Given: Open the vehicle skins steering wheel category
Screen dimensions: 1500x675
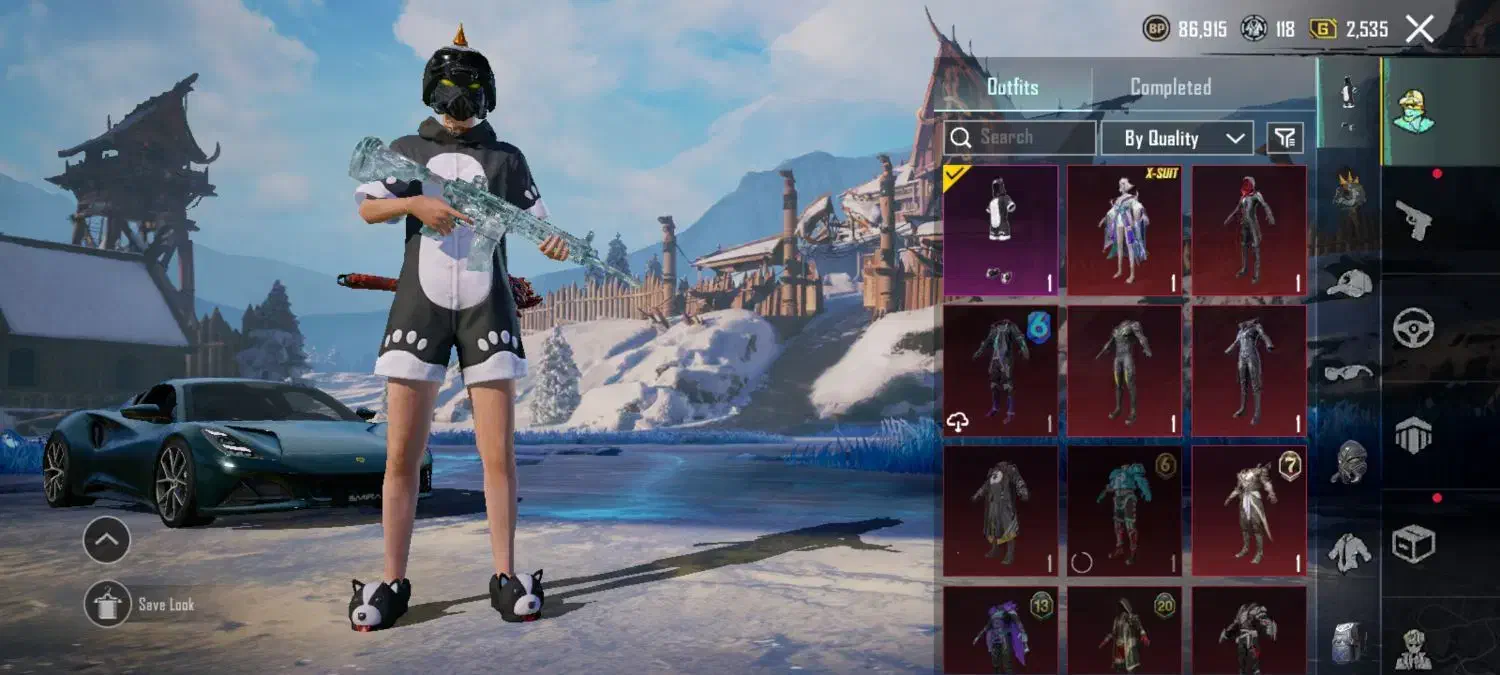Looking at the screenshot, I should pos(1414,327).
